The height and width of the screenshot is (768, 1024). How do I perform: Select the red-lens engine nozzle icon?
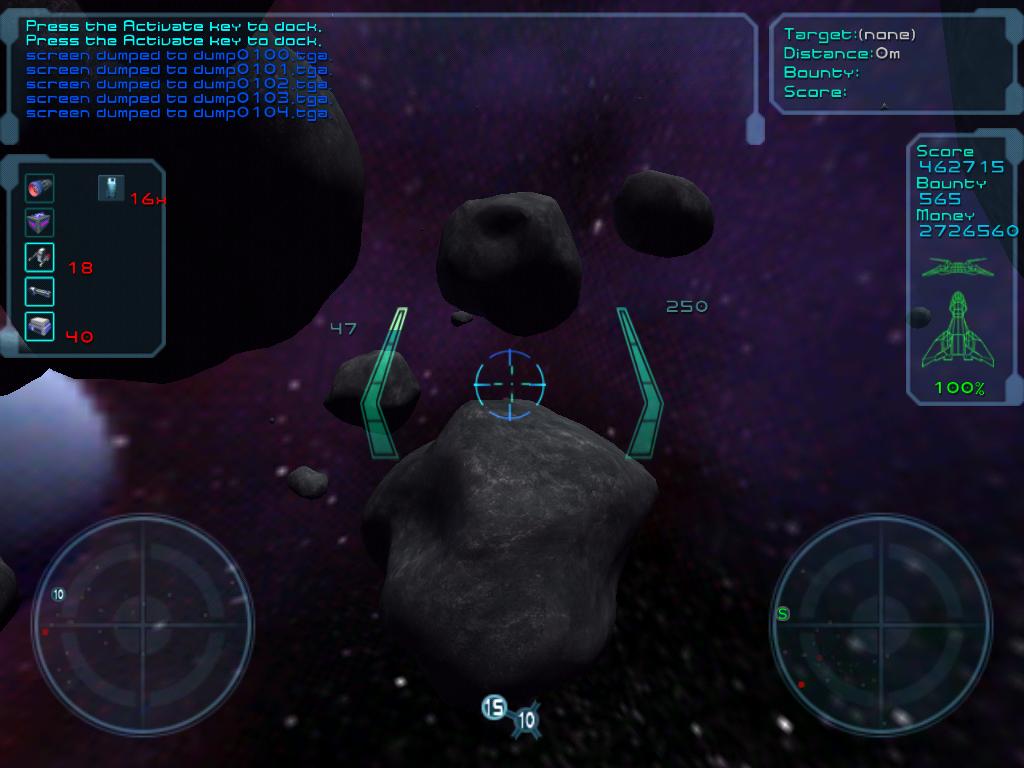[x=40, y=188]
